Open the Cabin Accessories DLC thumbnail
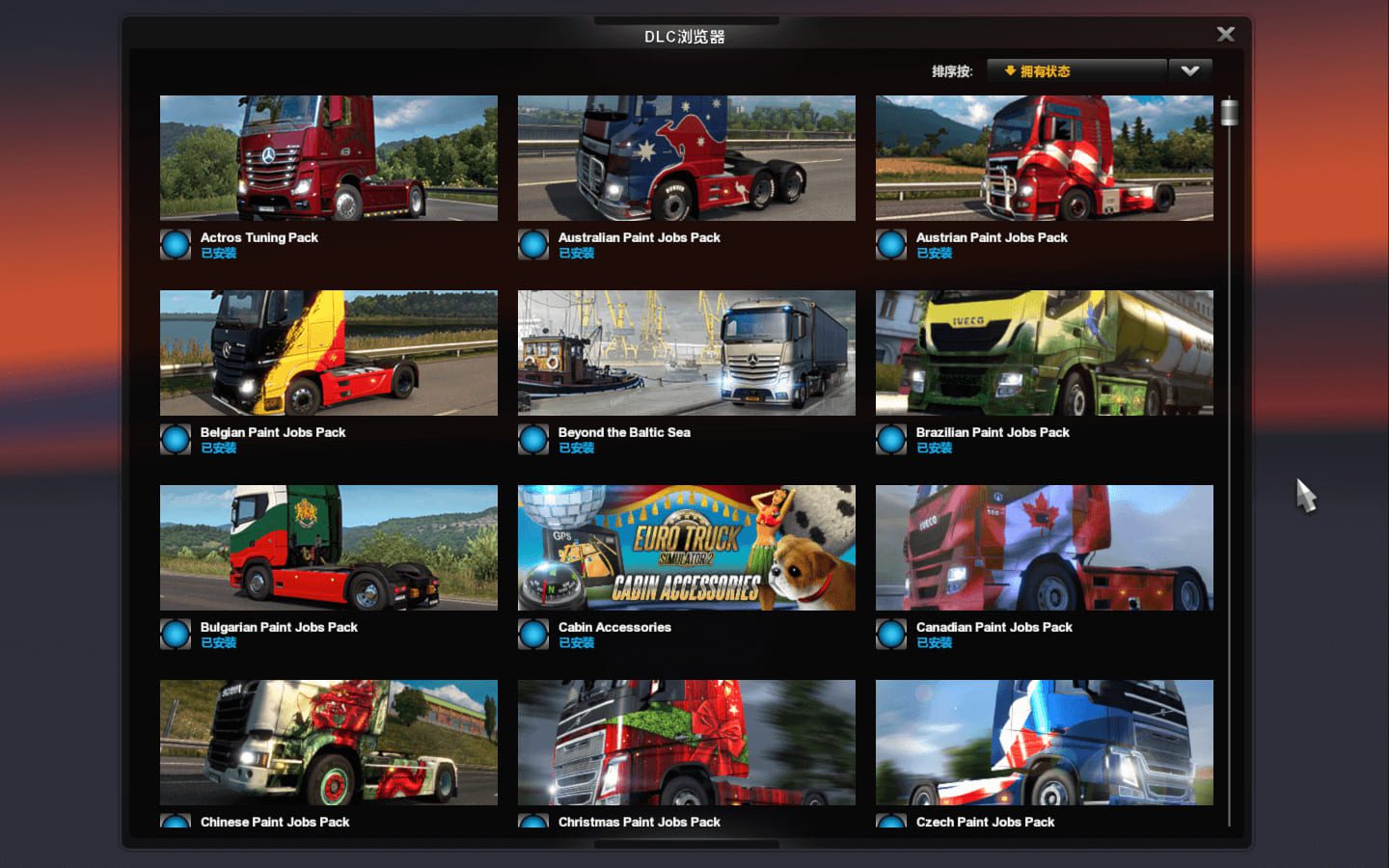The height and width of the screenshot is (868, 1389). click(x=687, y=548)
